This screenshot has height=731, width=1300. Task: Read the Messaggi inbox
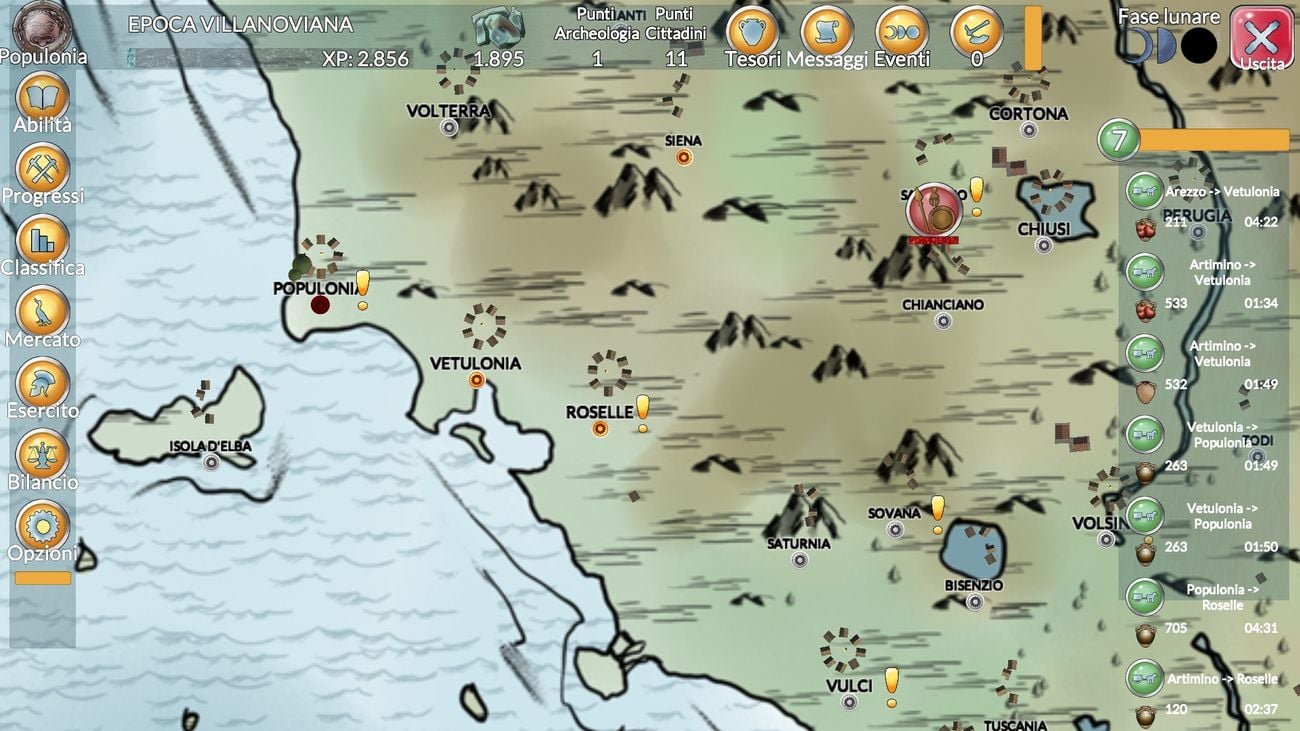(x=827, y=33)
